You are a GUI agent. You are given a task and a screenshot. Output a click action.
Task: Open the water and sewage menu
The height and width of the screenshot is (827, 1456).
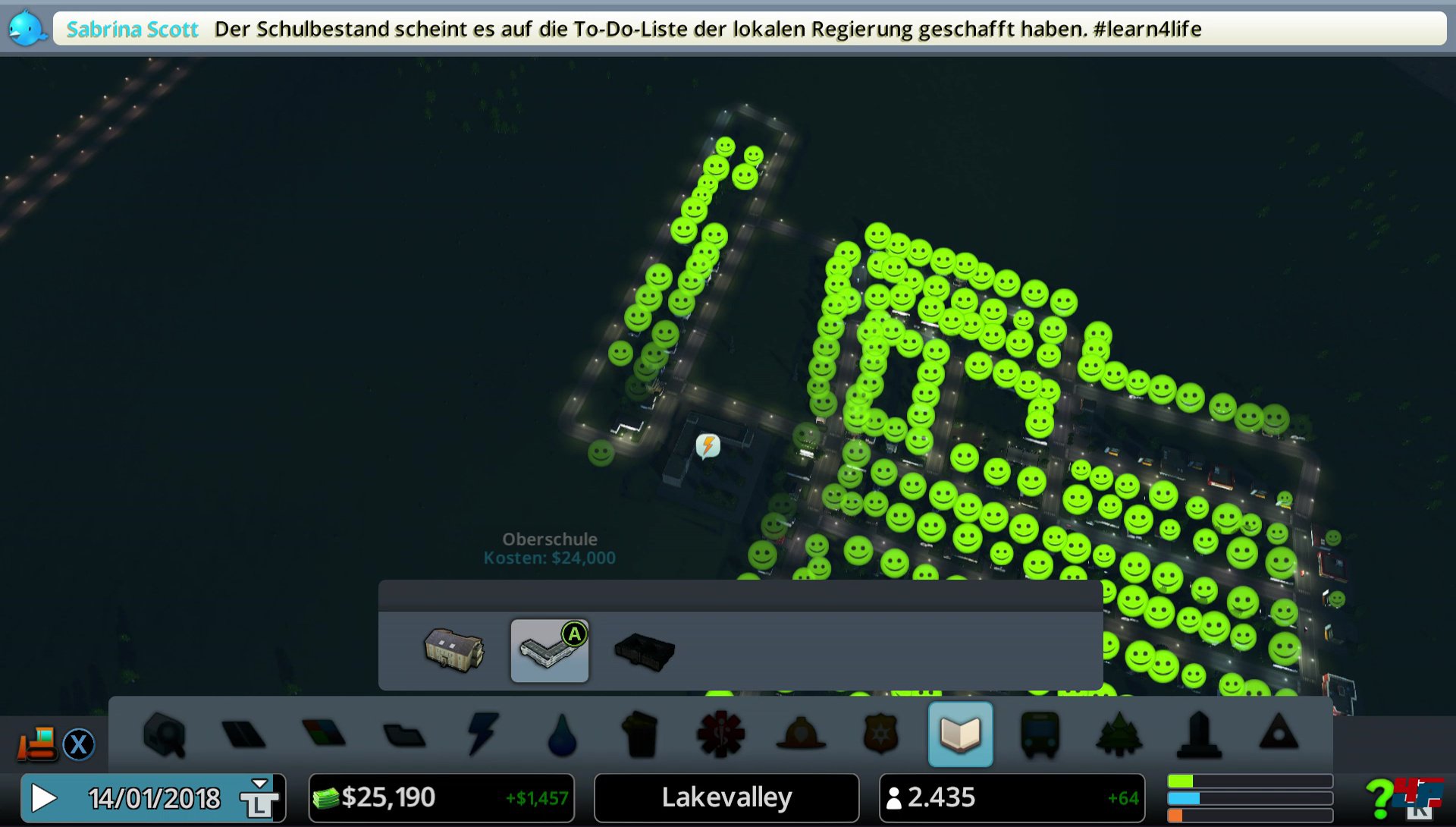pos(563,734)
